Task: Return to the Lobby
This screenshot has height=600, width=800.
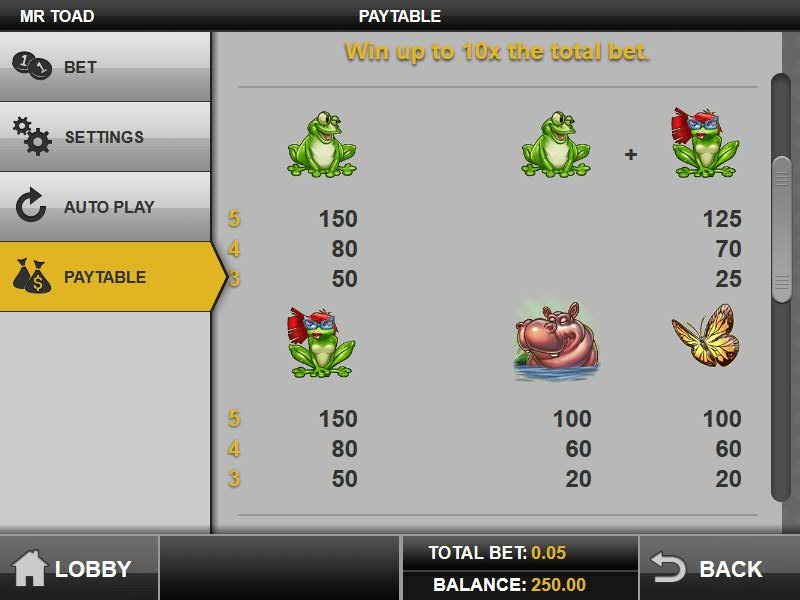Action: (x=78, y=568)
